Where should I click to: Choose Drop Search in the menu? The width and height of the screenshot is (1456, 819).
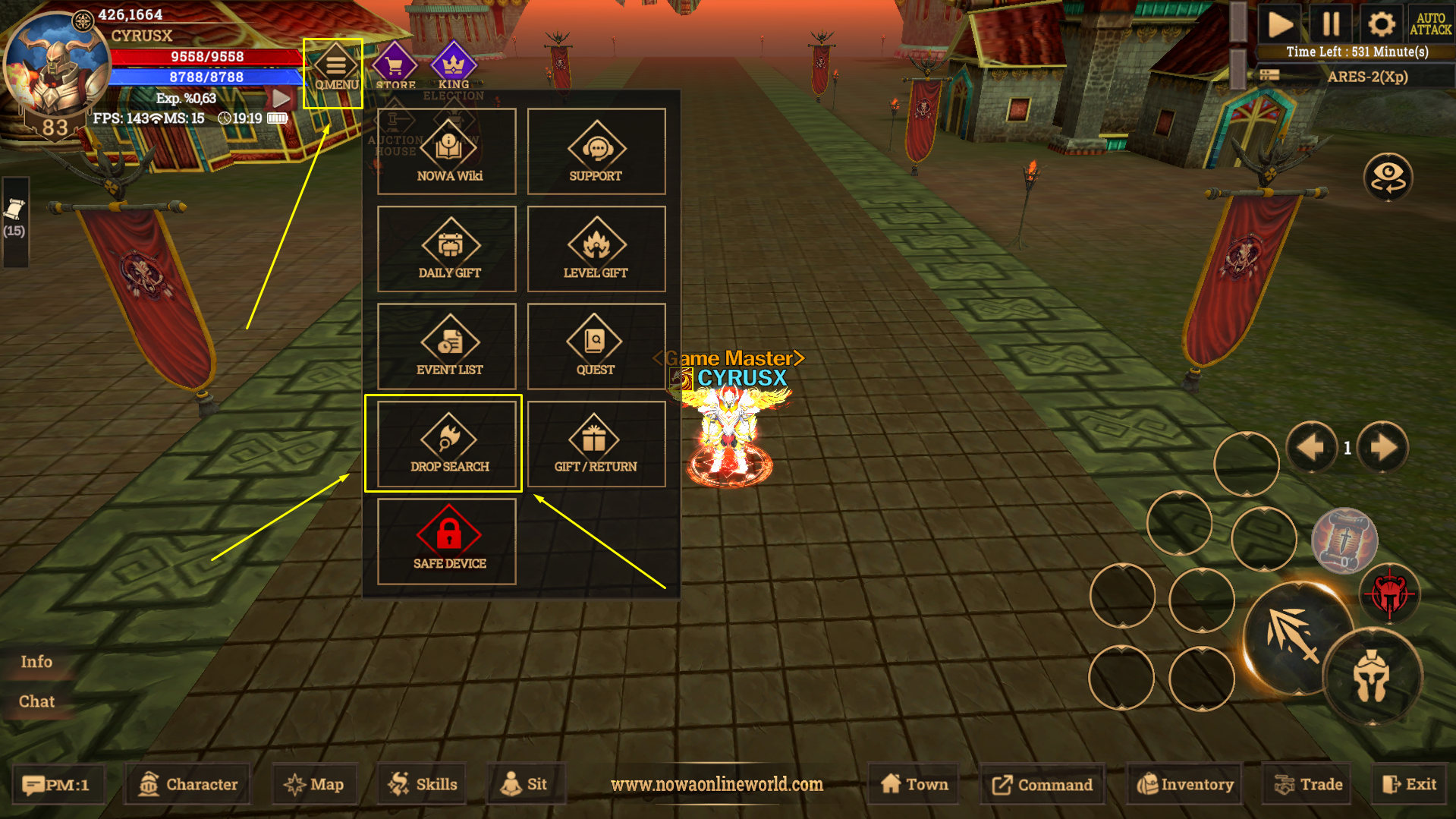click(x=447, y=444)
